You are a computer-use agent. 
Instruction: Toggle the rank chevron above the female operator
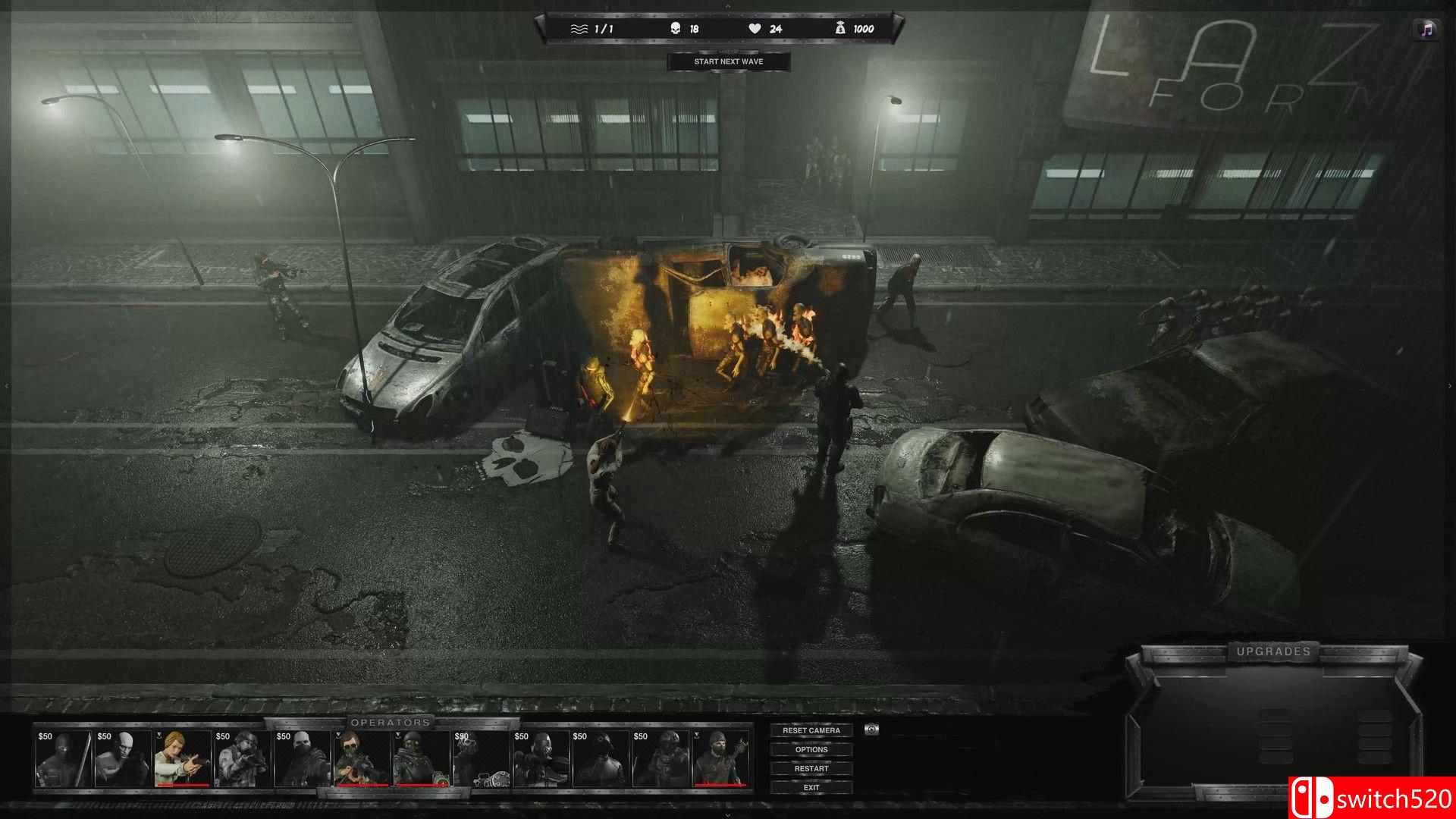click(x=159, y=736)
